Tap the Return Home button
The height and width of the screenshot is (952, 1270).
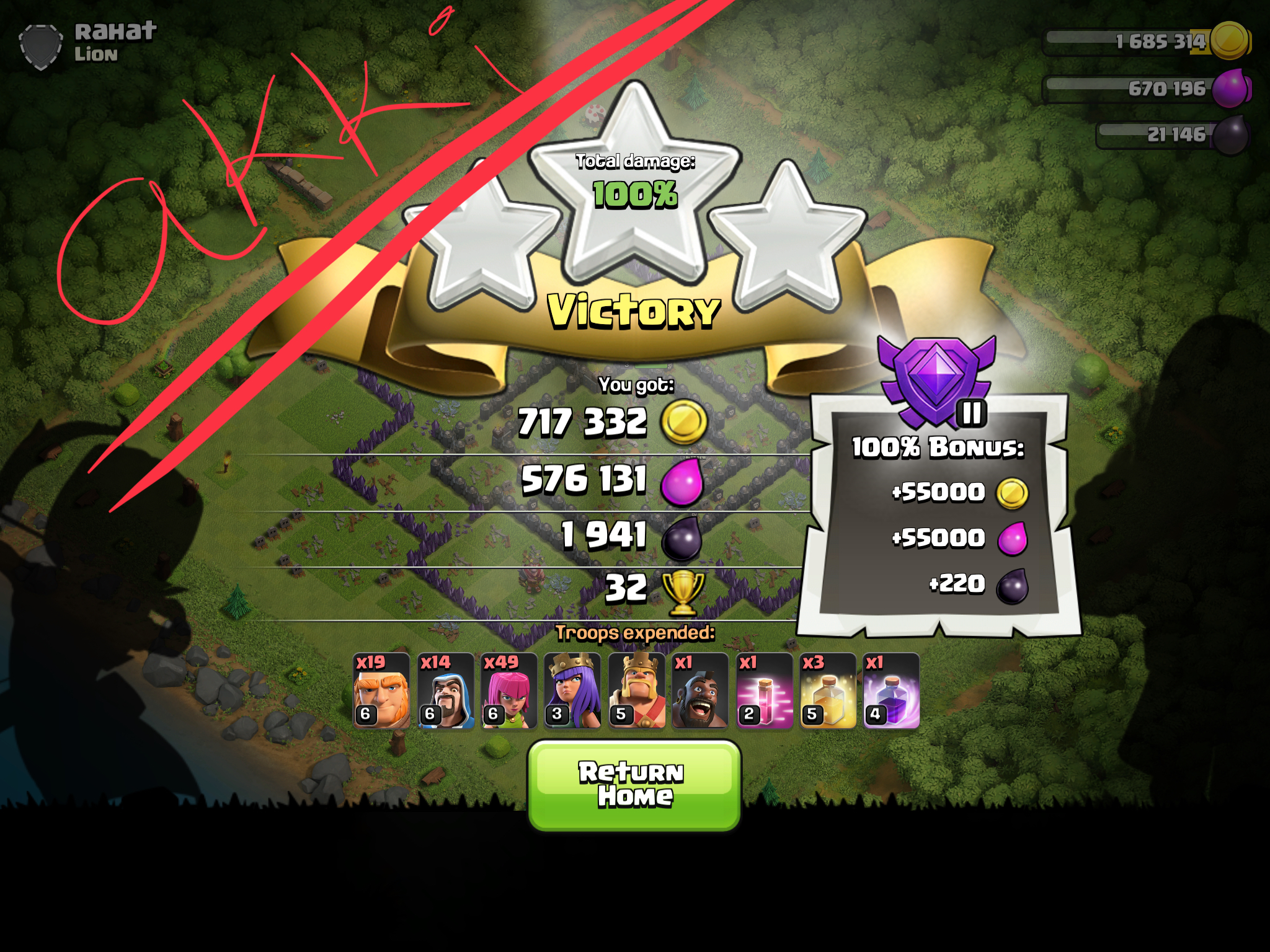click(634, 785)
